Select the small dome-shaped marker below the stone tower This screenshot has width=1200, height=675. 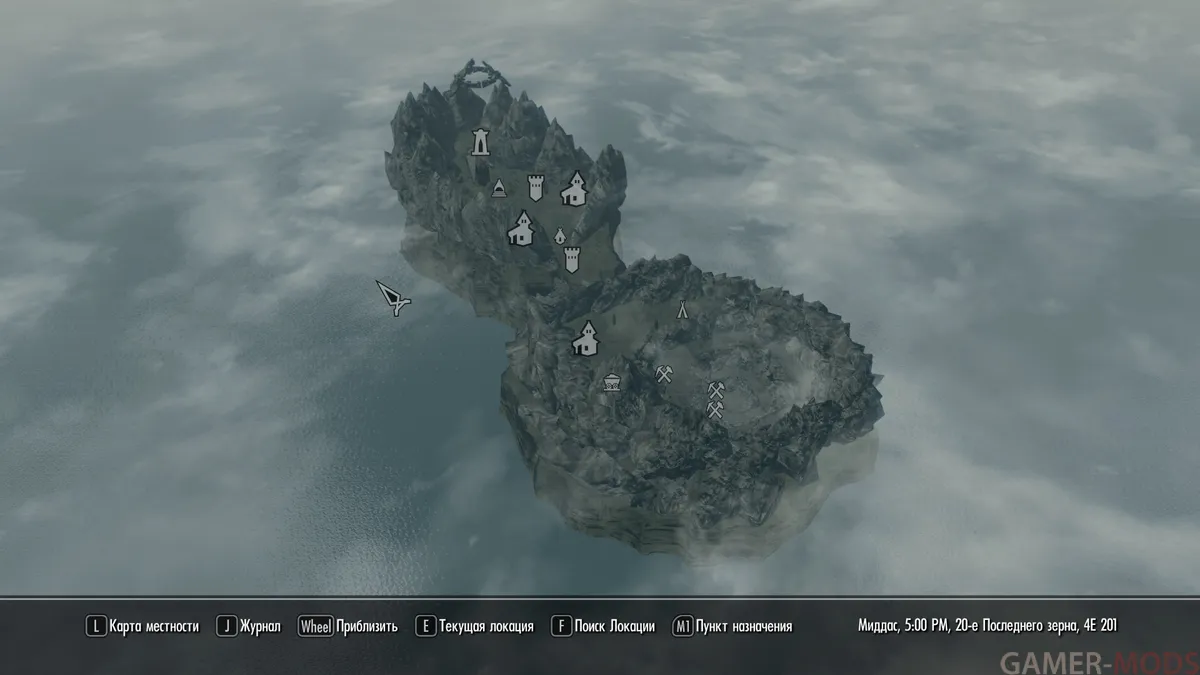498,188
